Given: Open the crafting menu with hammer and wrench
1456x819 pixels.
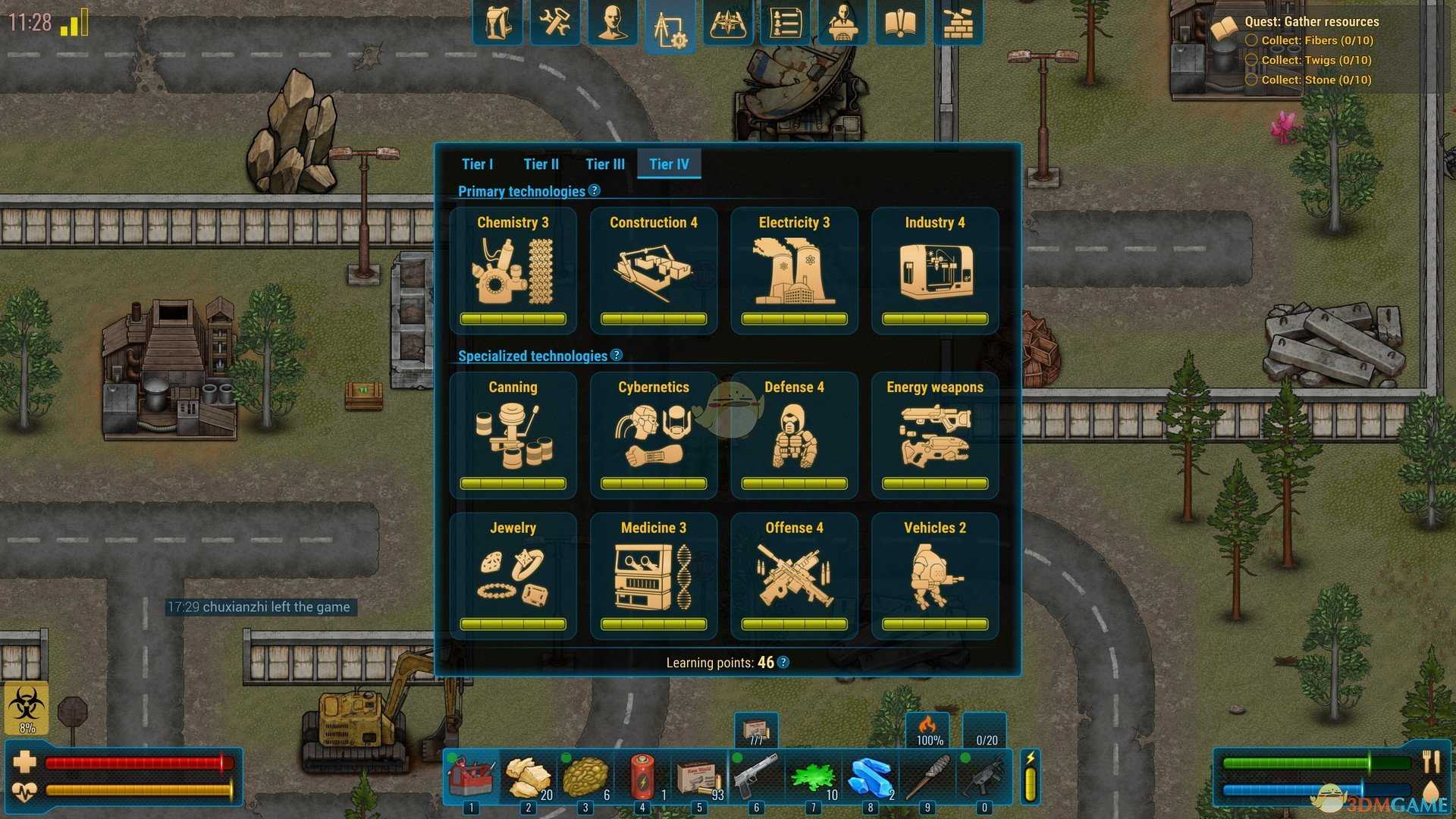Looking at the screenshot, I should [x=555, y=23].
